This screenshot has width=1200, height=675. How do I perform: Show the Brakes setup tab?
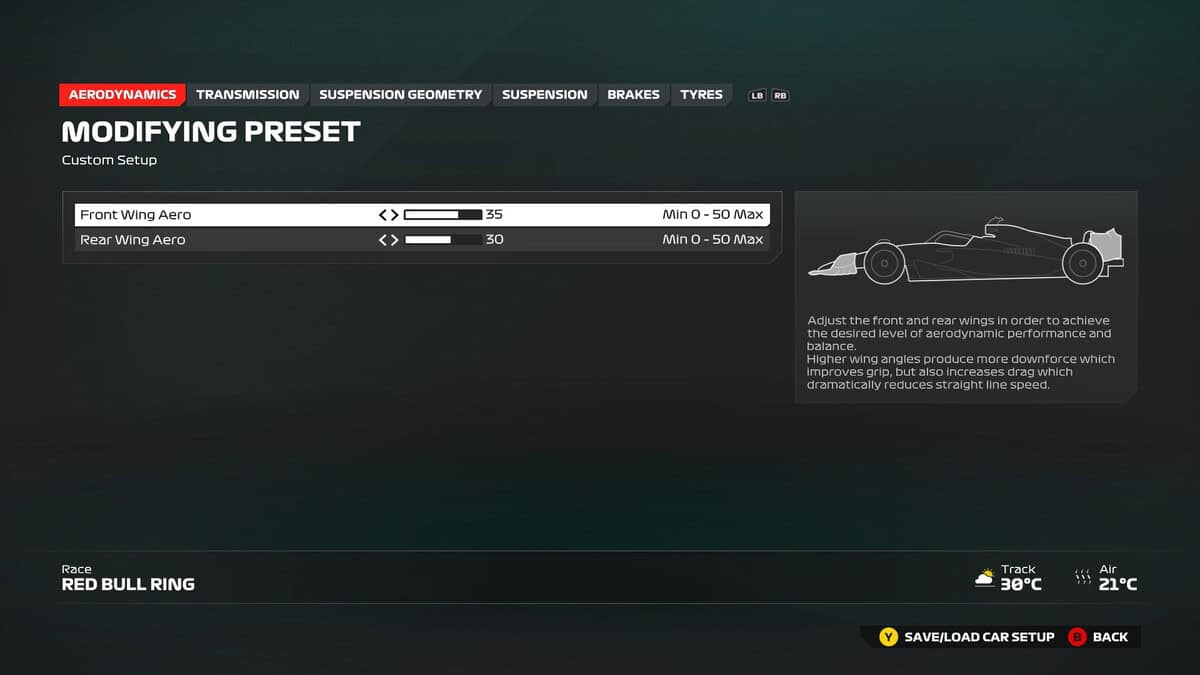coord(633,95)
